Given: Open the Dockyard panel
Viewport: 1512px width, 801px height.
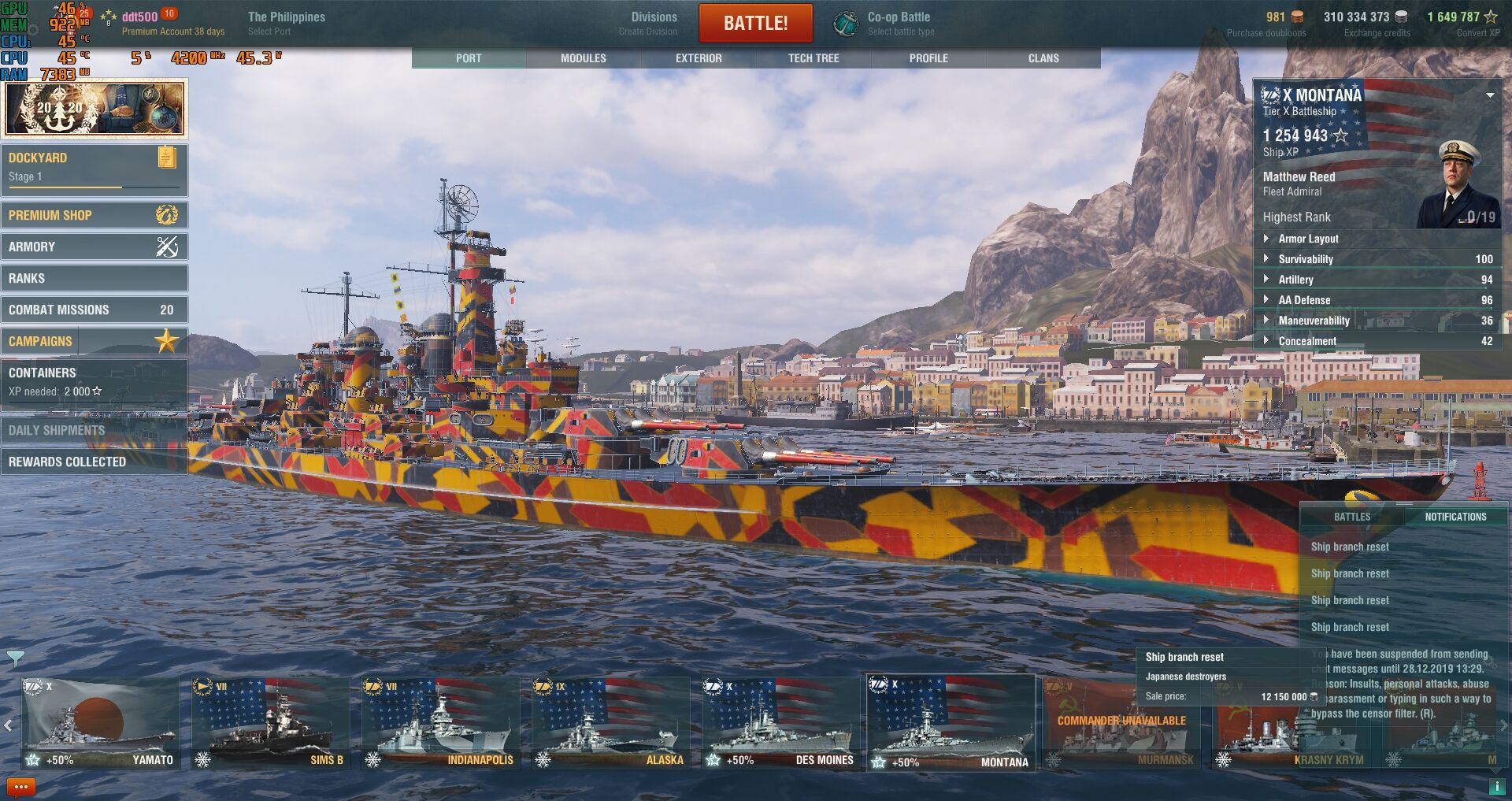Looking at the screenshot, I should 94,168.
